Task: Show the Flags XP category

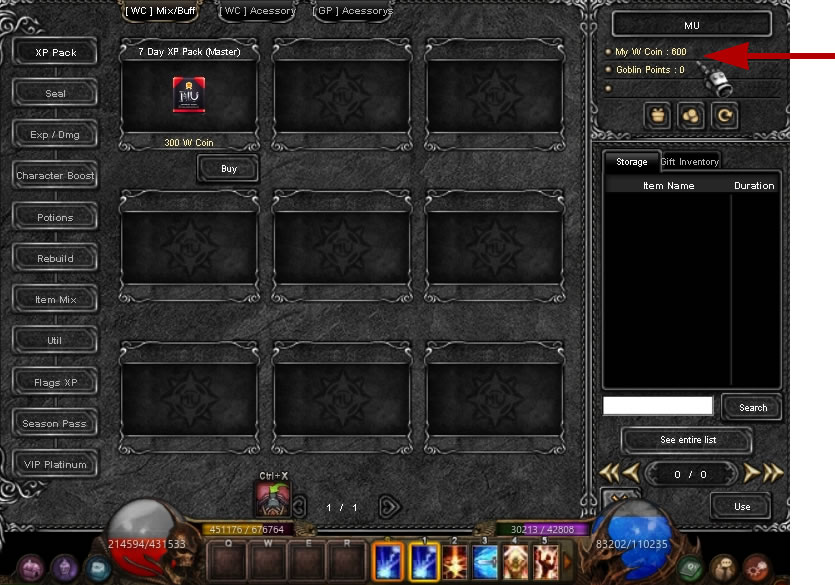Action: click(x=55, y=382)
